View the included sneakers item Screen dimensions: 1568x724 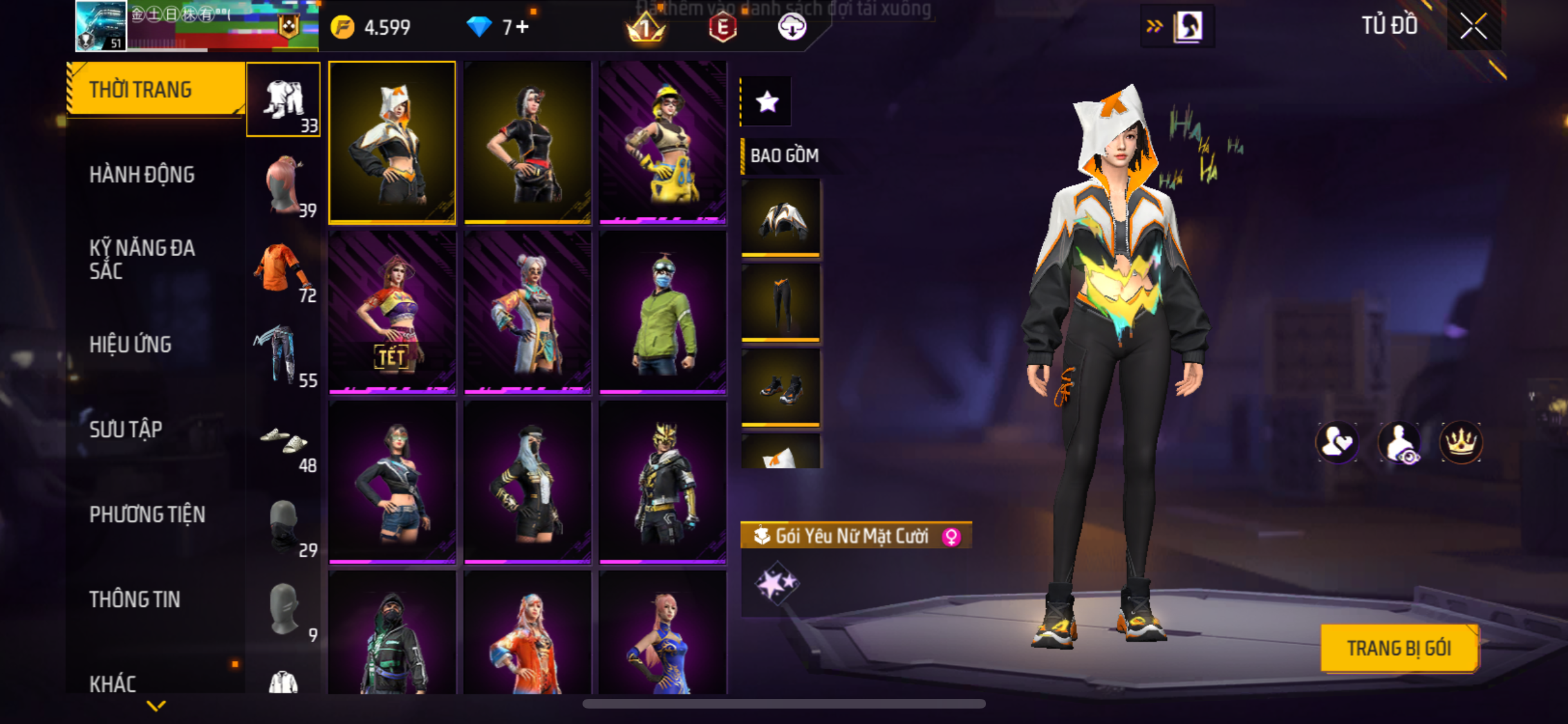click(x=781, y=387)
